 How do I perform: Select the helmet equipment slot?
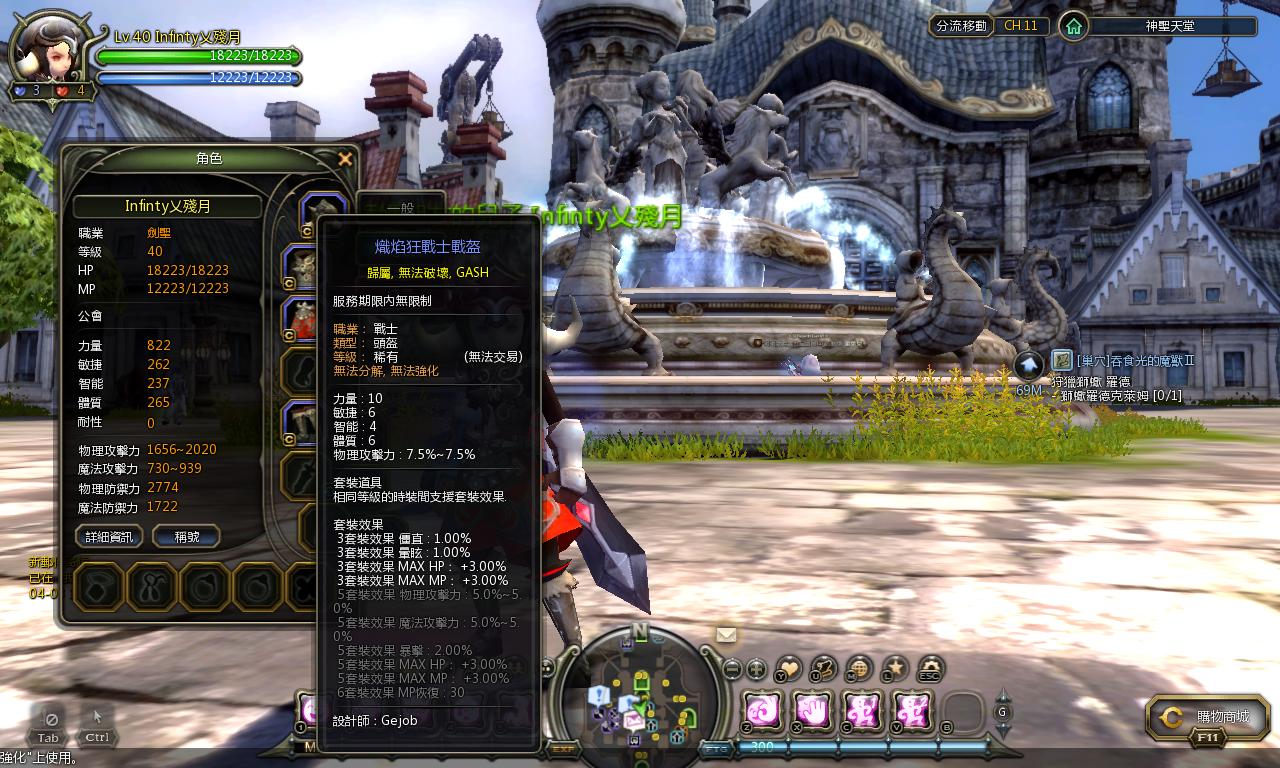pyautogui.click(x=322, y=213)
